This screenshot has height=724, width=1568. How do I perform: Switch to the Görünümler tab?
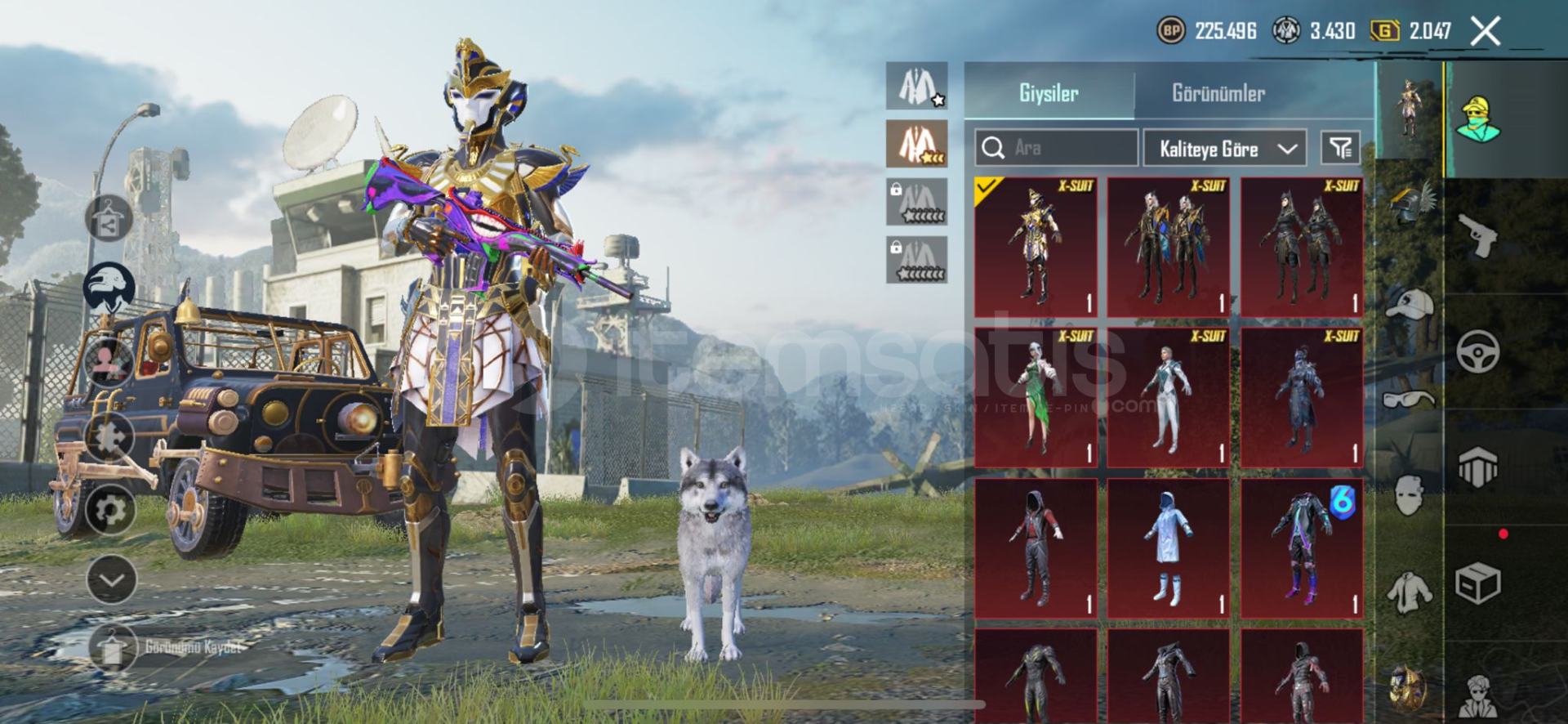tap(1218, 93)
